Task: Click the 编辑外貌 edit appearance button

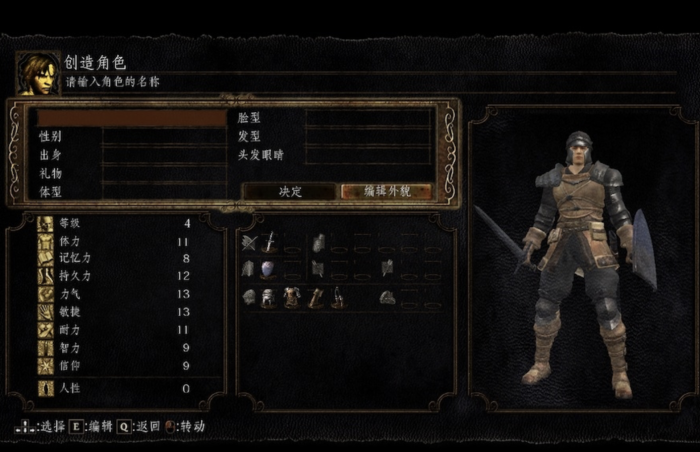Action: click(387, 191)
